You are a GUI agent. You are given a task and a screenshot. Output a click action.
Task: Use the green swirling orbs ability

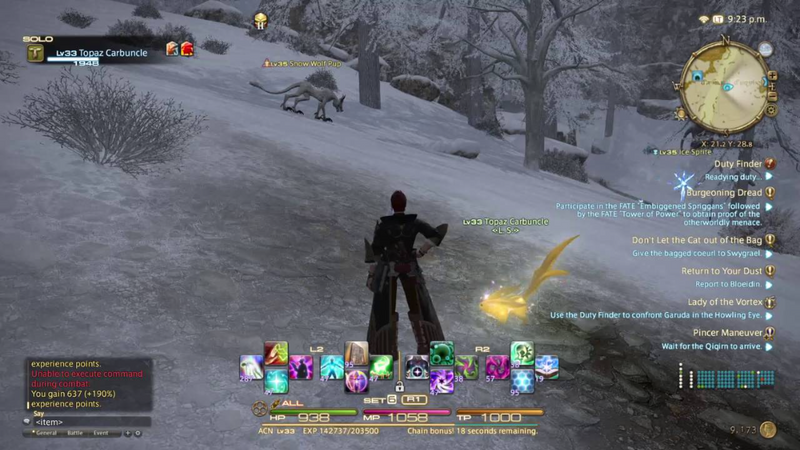442,352
